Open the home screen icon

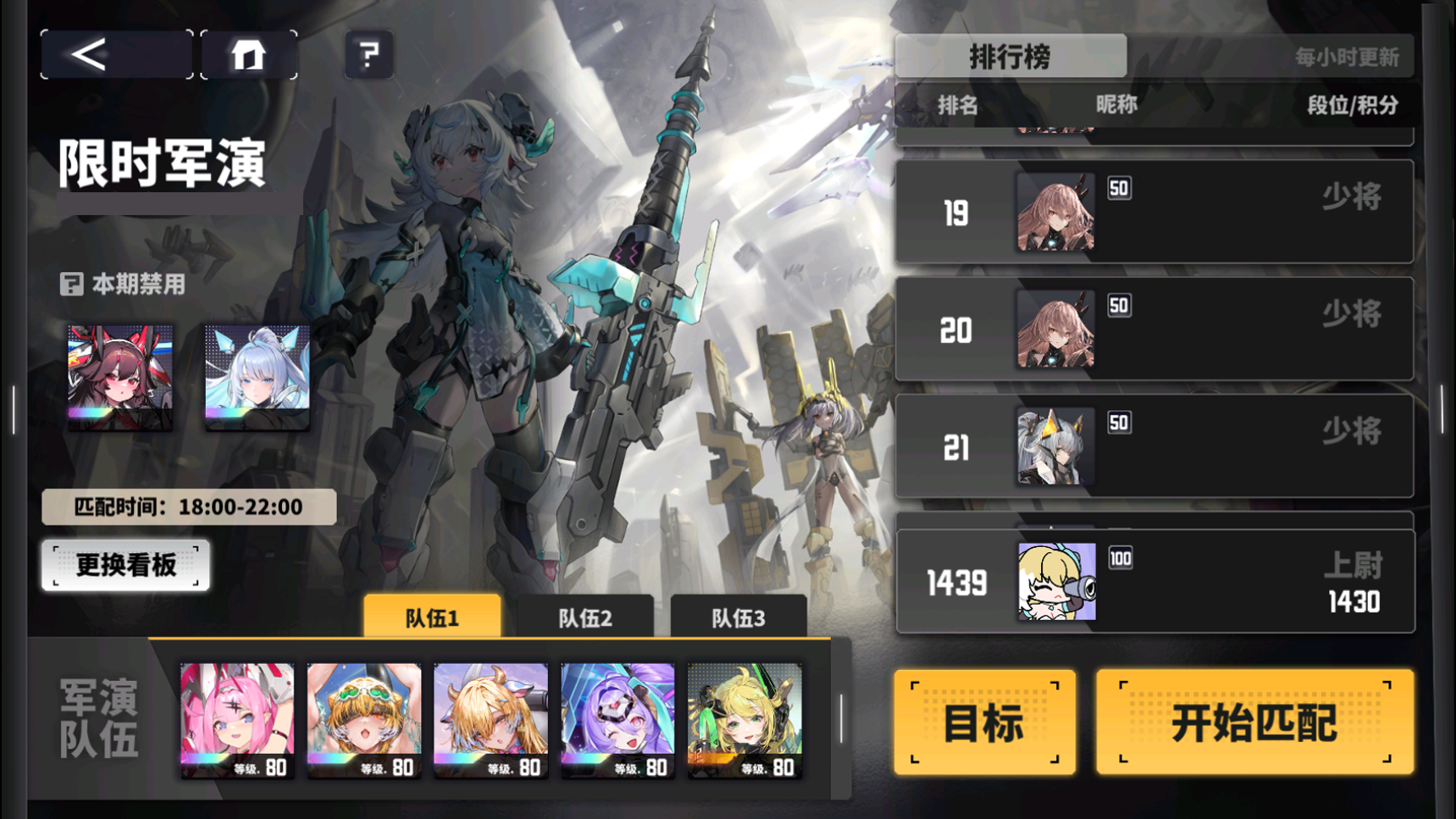click(249, 53)
